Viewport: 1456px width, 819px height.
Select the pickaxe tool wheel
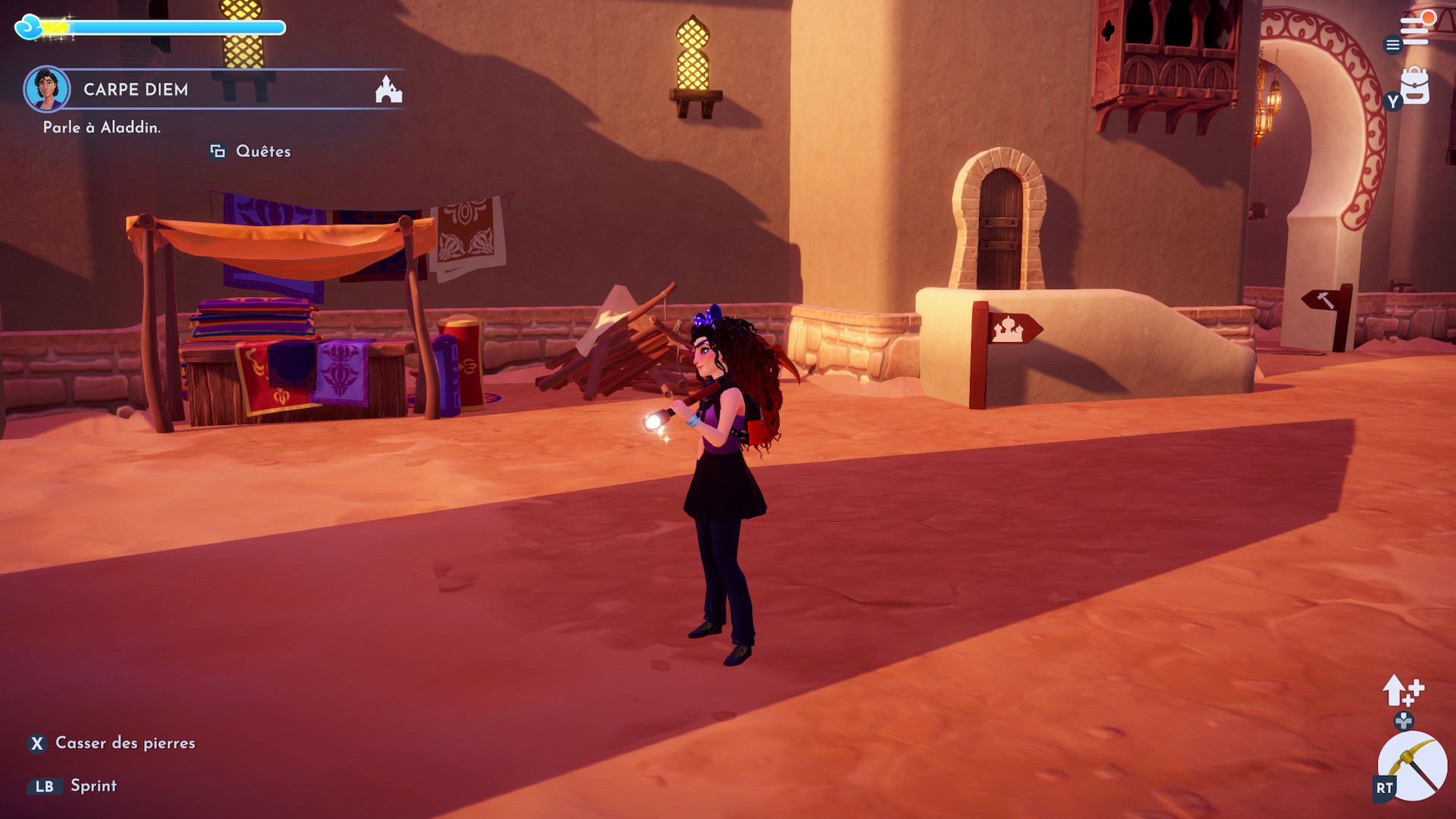pos(1412,766)
